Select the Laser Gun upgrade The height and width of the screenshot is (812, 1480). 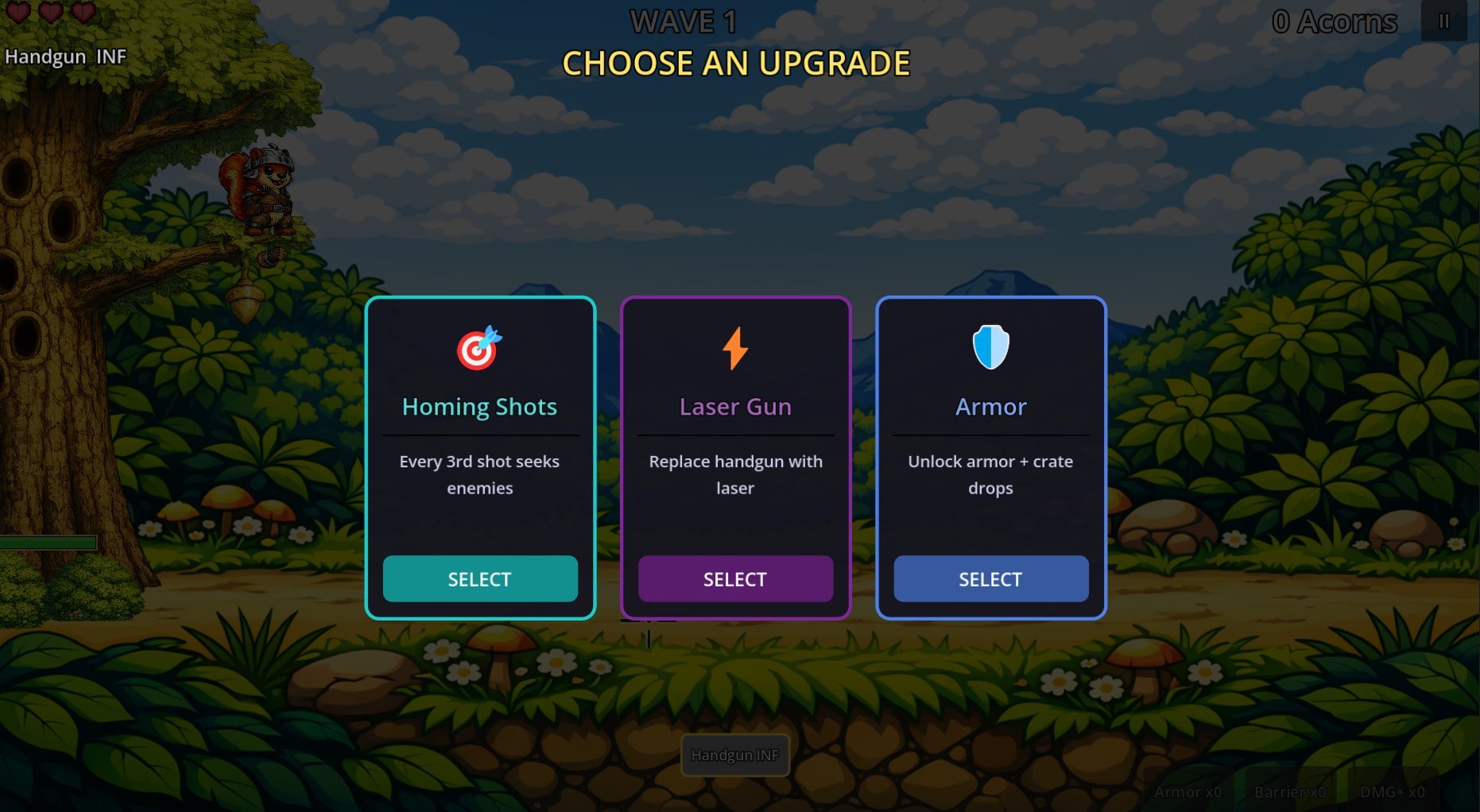tap(734, 578)
